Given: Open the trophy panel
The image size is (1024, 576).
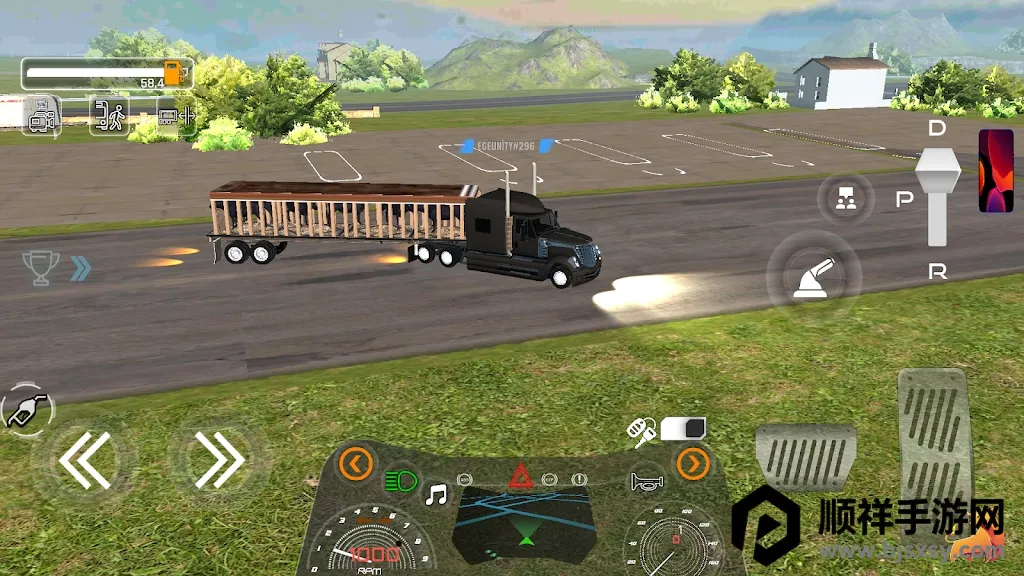Looking at the screenshot, I should [41, 267].
